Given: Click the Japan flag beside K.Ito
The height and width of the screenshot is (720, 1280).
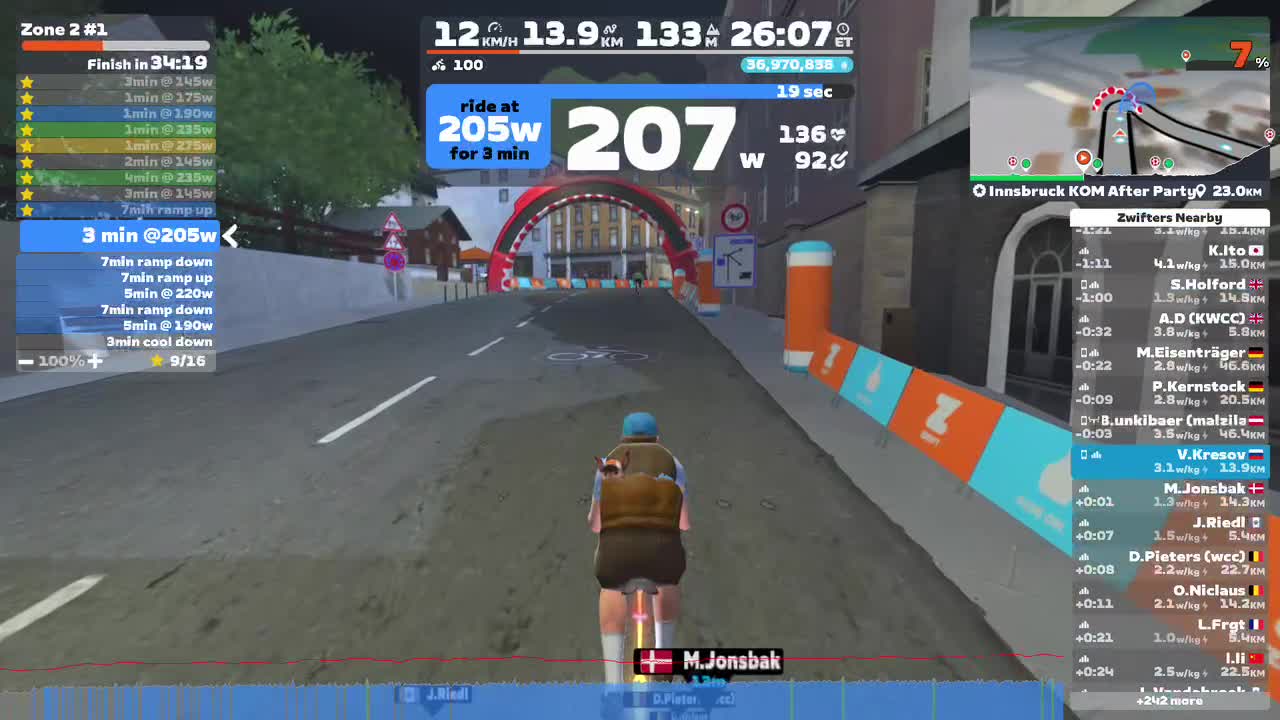Looking at the screenshot, I should tap(1256, 249).
